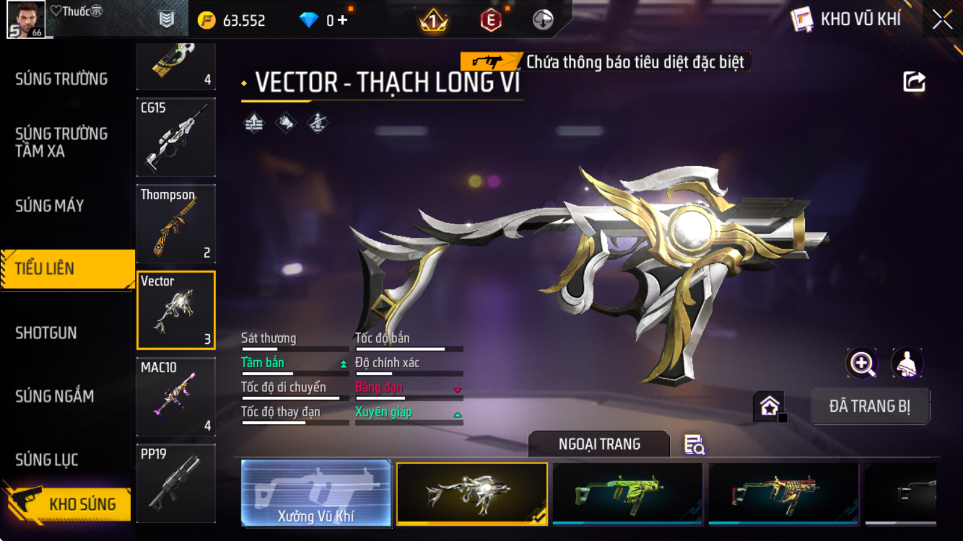Close the Kho Vũ Khí screen
Viewport: 963px width, 541px height.
941,19
